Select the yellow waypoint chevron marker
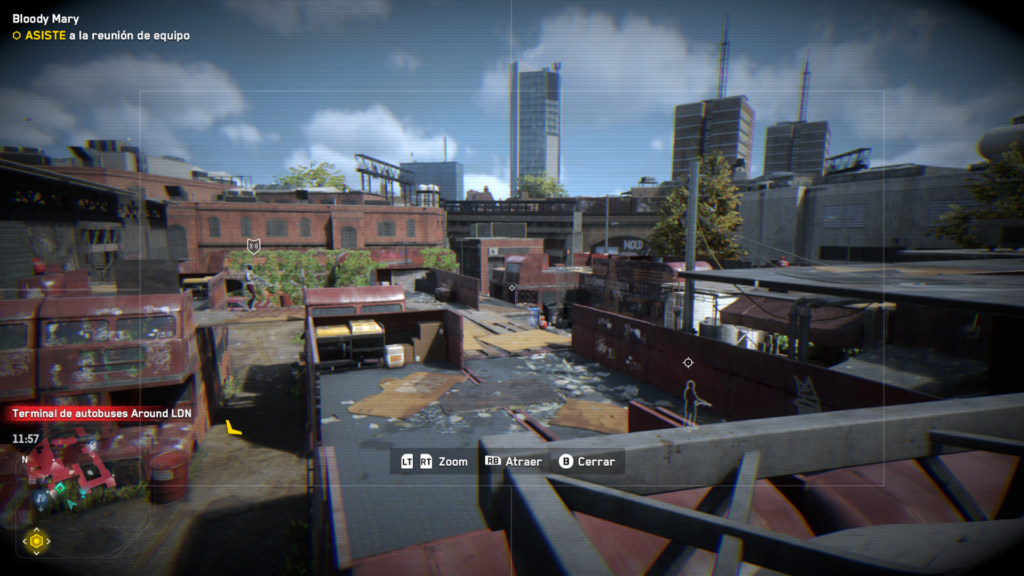The image size is (1024, 576). coord(233,428)
